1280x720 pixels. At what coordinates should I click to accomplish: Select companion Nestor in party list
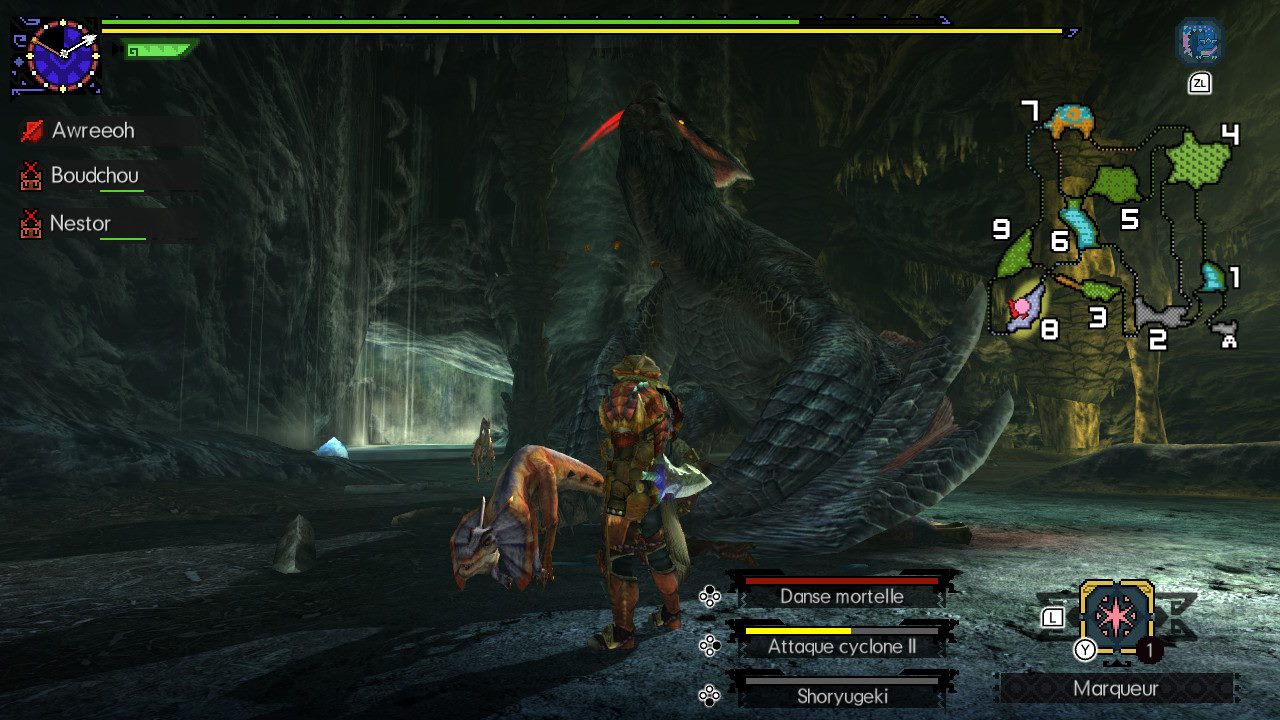80,223
